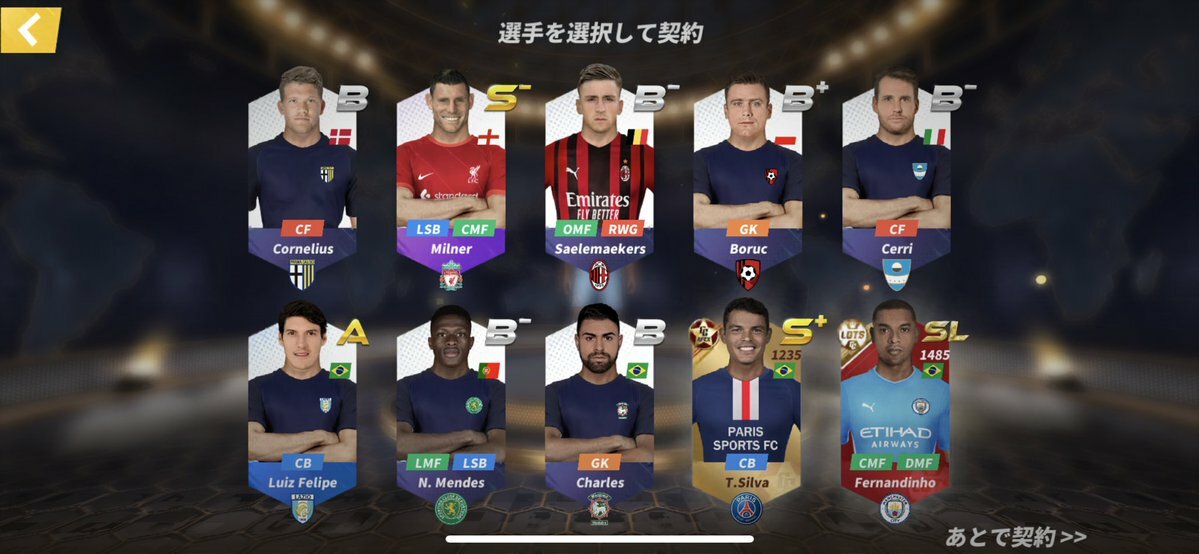The width and height of the screenshot is (1199, 554).
Task: Choose the Charles goalkeeper card
Action: 599,405
